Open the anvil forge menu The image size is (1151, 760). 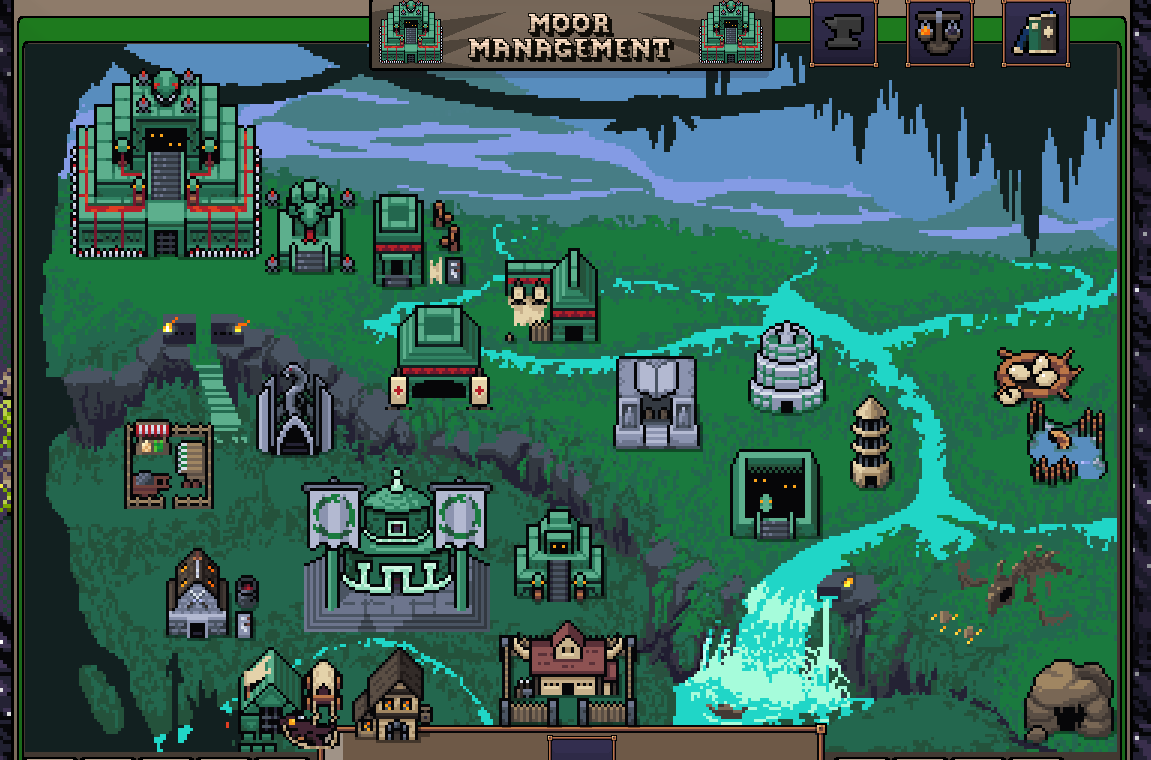point(843,33)
